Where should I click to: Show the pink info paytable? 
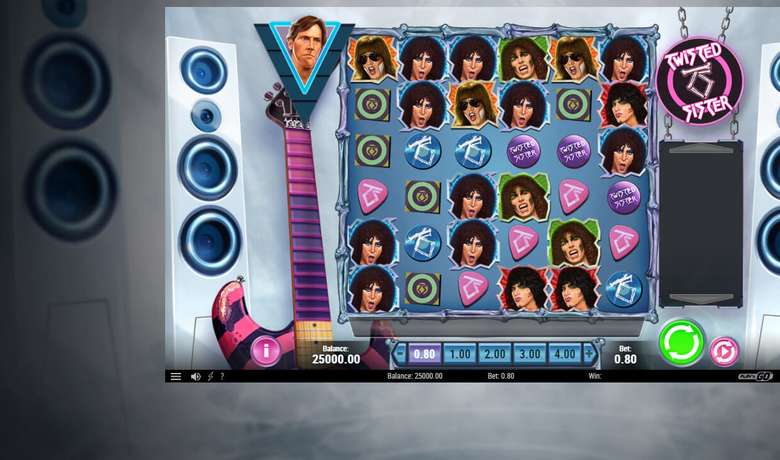coord(265,351)
